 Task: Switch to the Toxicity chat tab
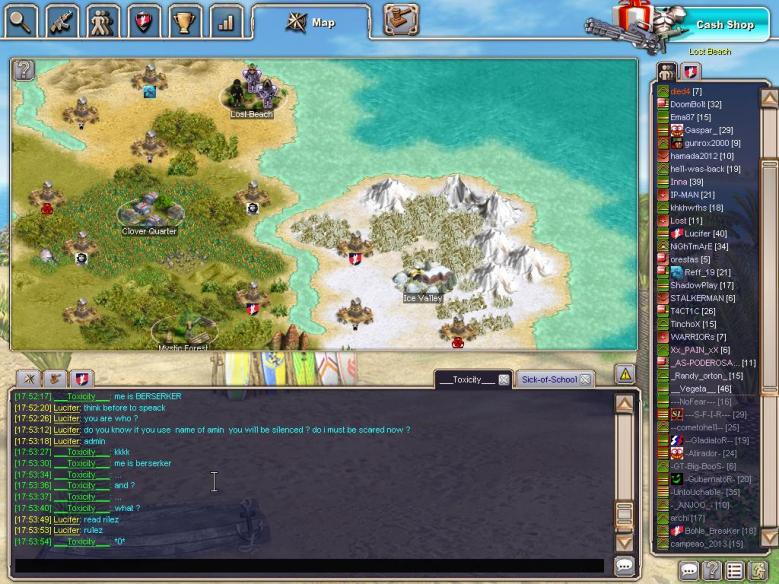tap(466, 380)
